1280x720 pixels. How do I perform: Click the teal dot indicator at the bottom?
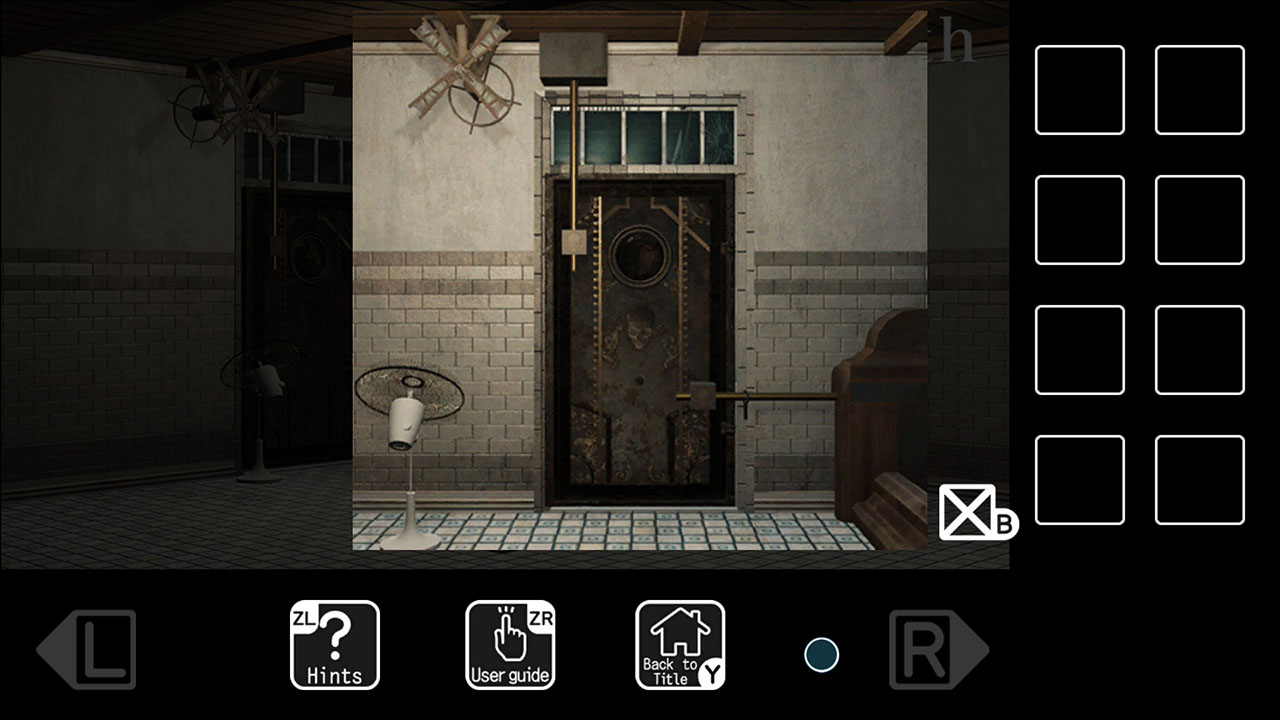(x=820, y=656)
